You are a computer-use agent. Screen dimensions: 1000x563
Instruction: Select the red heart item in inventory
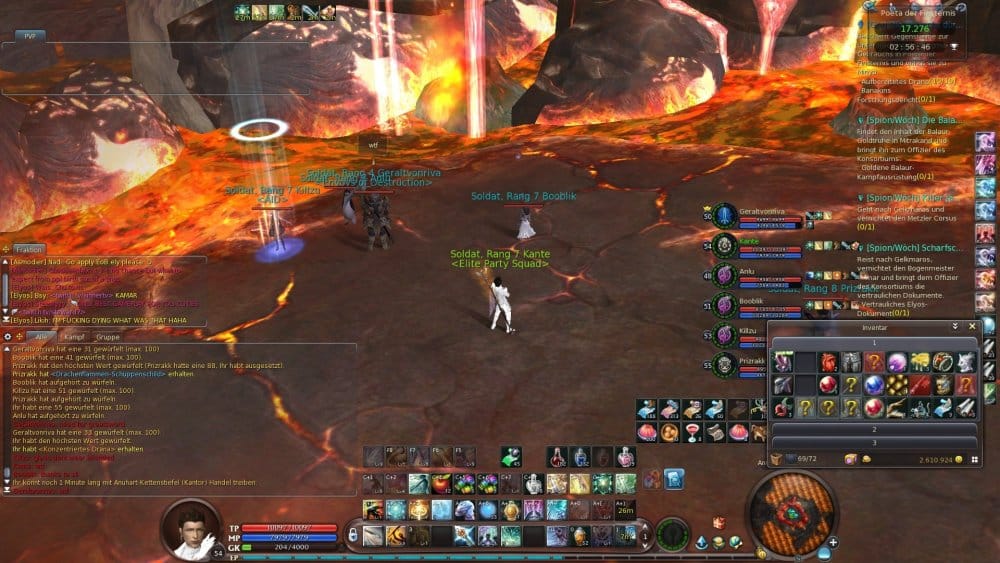[x=828, y=362]
